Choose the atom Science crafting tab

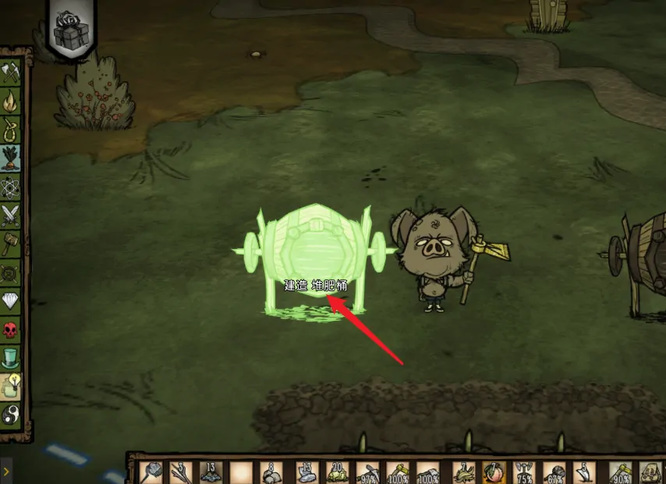click(11, 186)
